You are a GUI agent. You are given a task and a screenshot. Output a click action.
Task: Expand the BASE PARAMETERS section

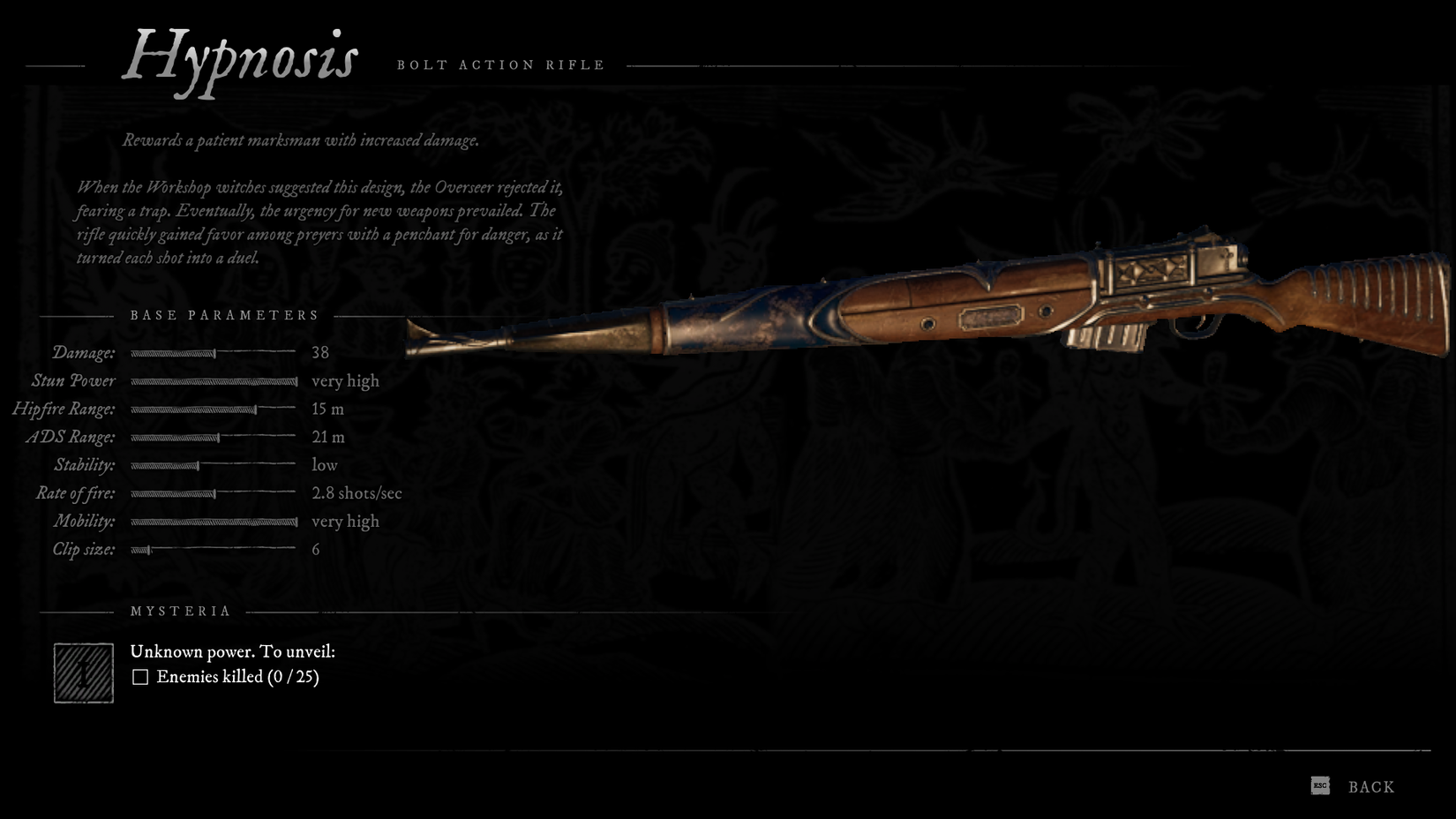pyautogui.click(x=223, y=314)
